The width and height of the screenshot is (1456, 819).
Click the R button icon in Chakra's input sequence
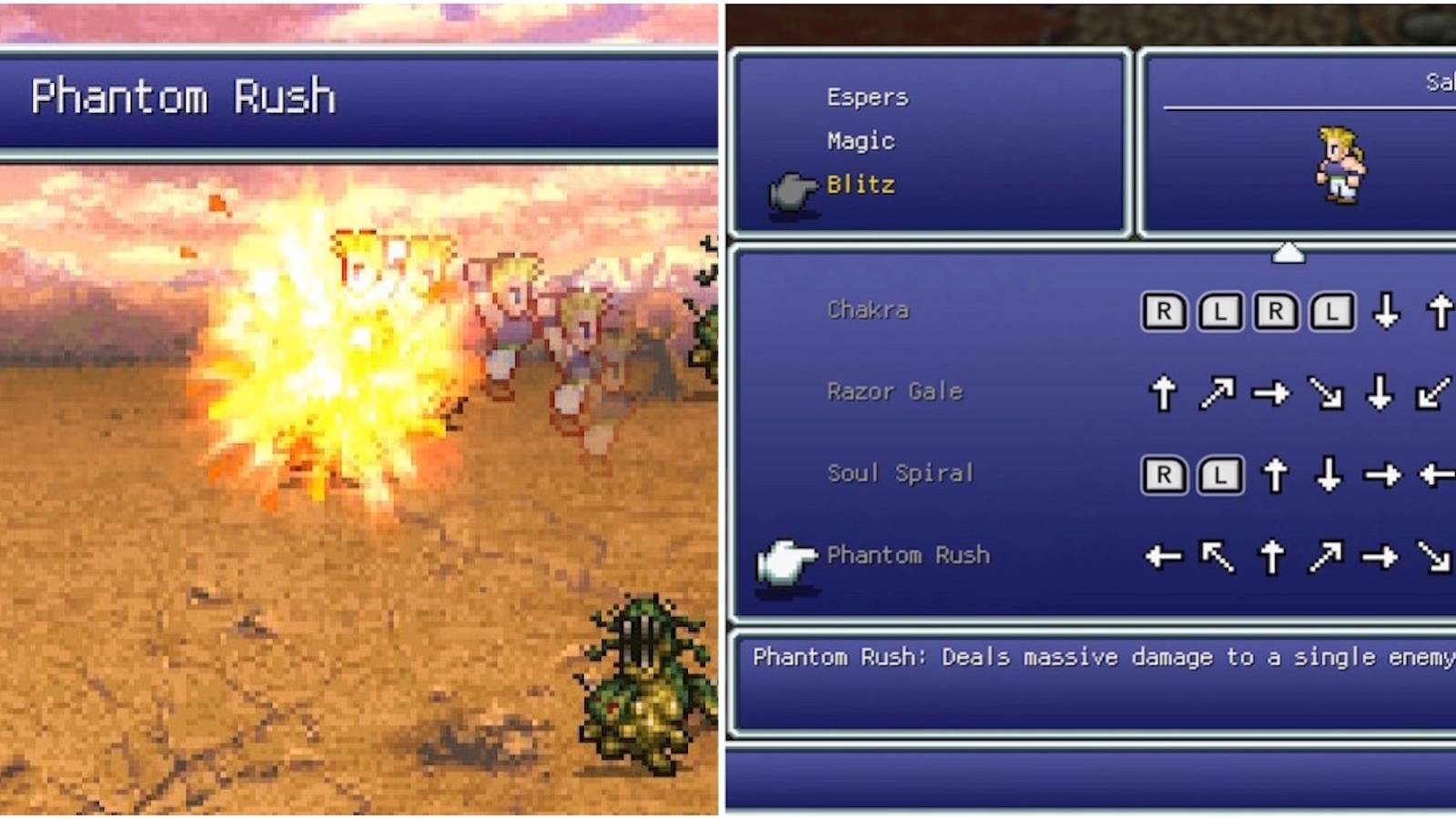pyautogui.click(x=1167, y=309)
